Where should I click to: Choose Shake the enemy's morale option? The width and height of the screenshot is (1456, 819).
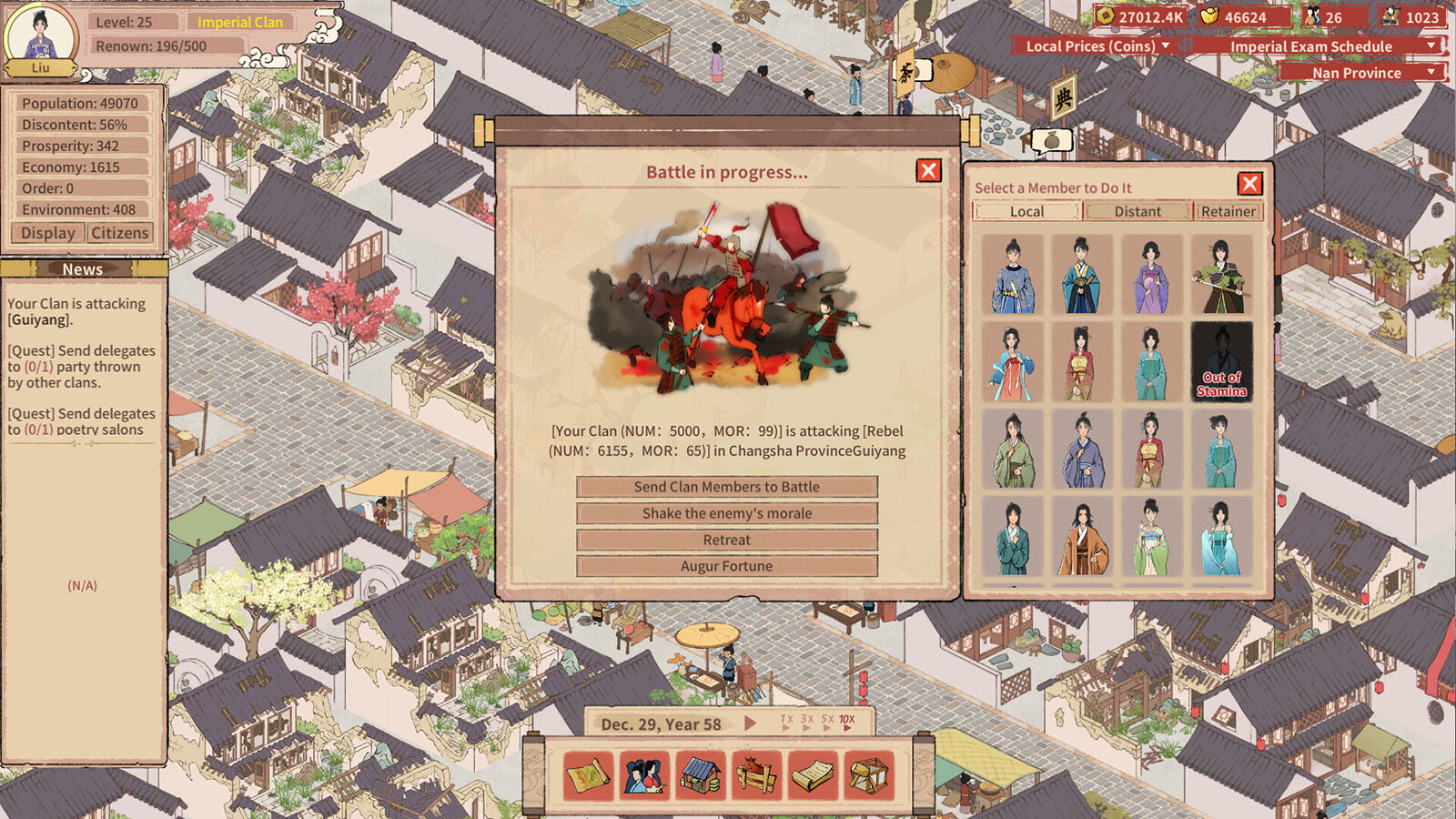[x=726, y=513]
